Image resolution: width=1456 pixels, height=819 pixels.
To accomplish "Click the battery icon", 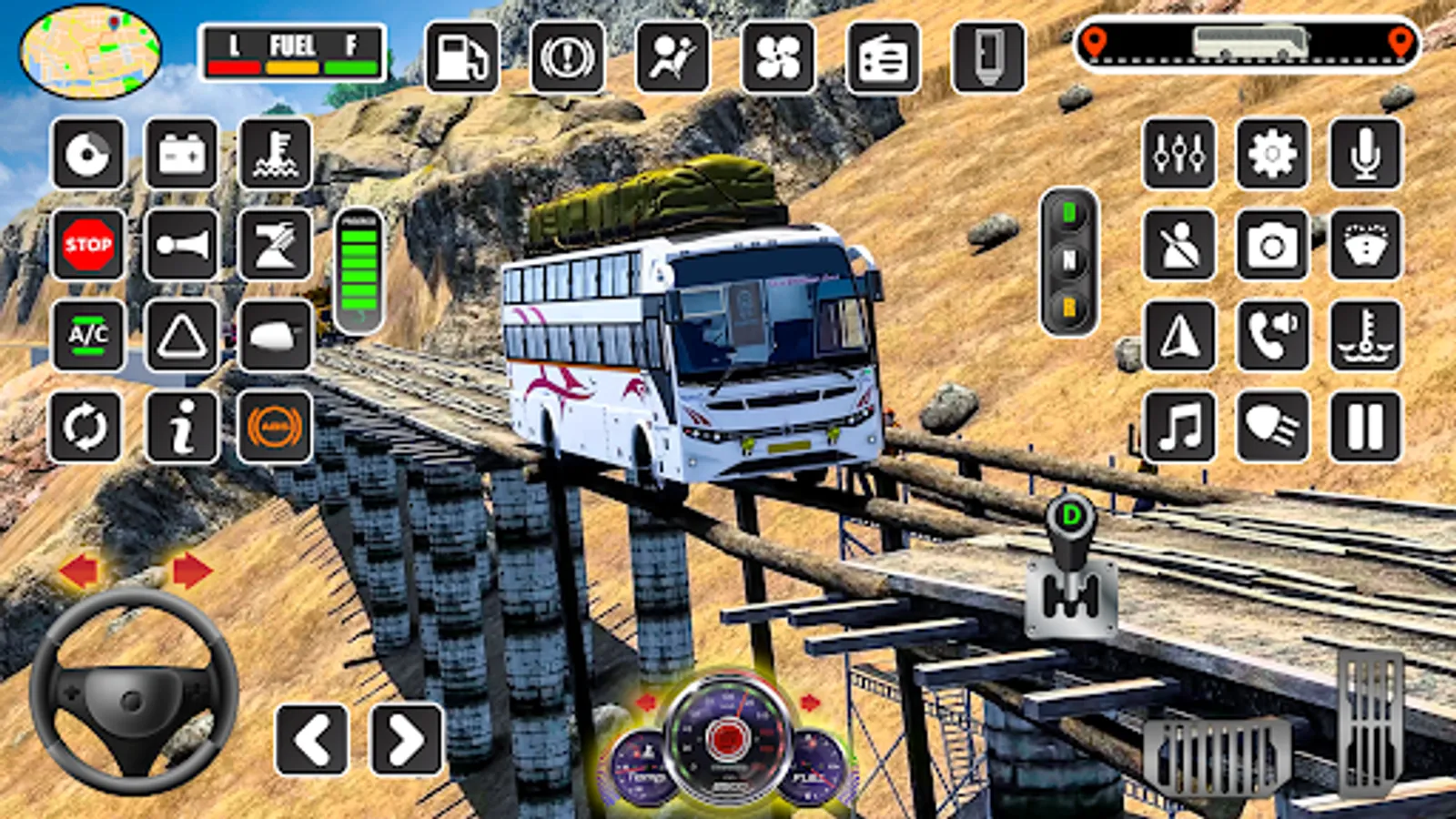I will 181,154.
